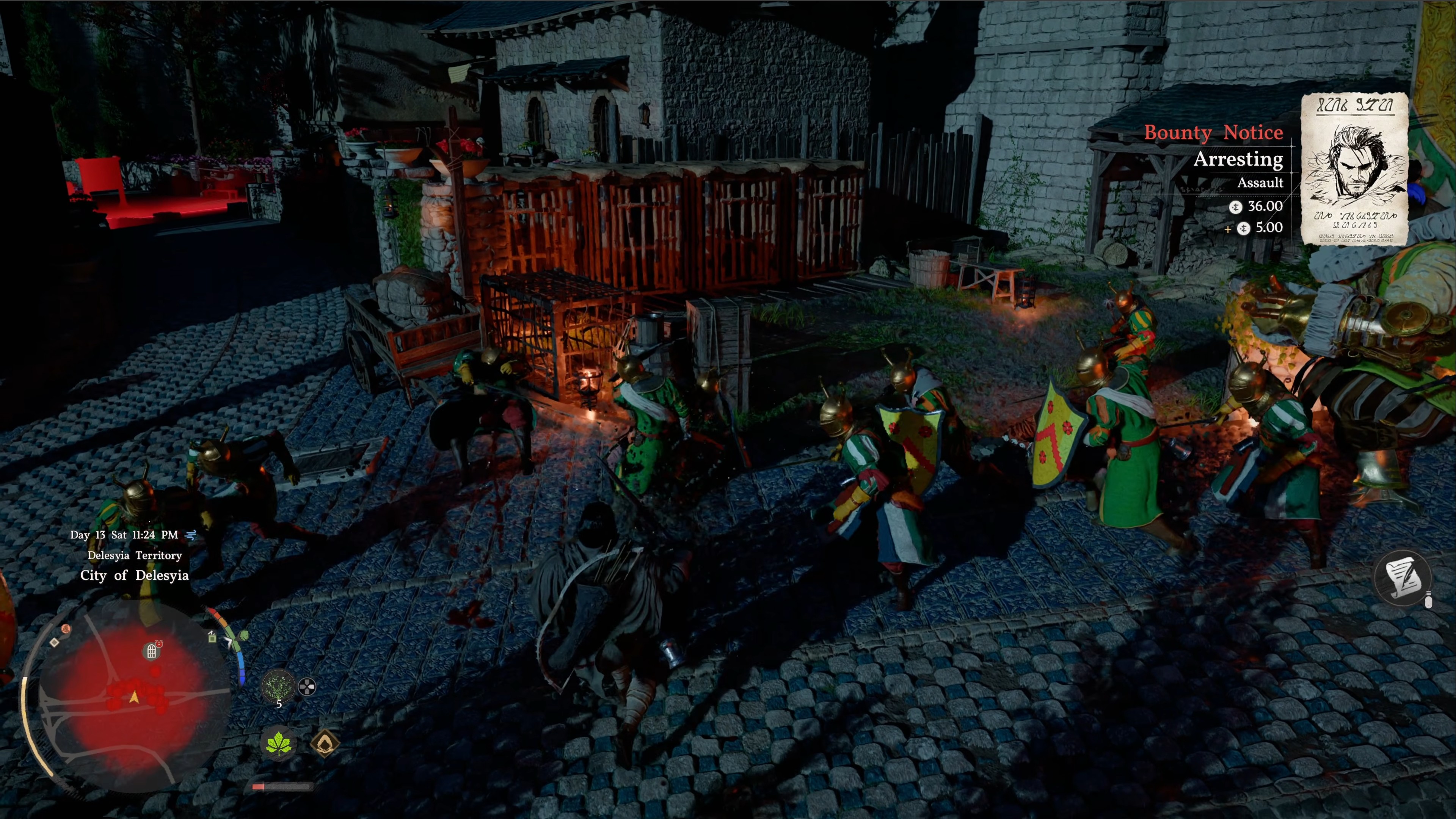The image size is (1456, 819).
Task: Expand the Bounty Notice details panel
Action: coord(1213,133)
